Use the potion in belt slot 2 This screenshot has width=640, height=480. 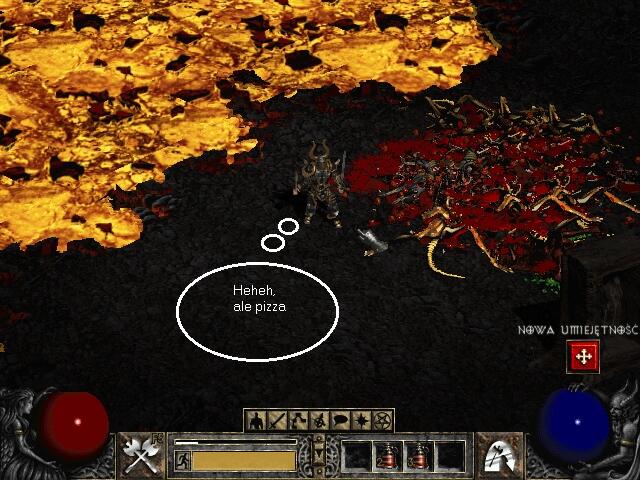388,456
